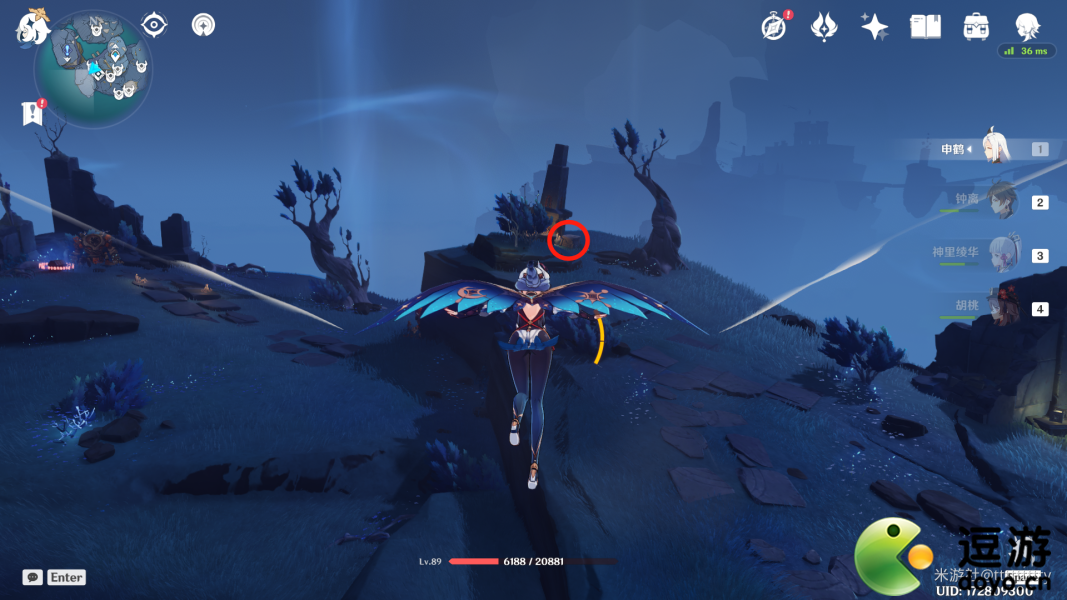Open the signal-ring icon beside the eye icon

[204, 24]
